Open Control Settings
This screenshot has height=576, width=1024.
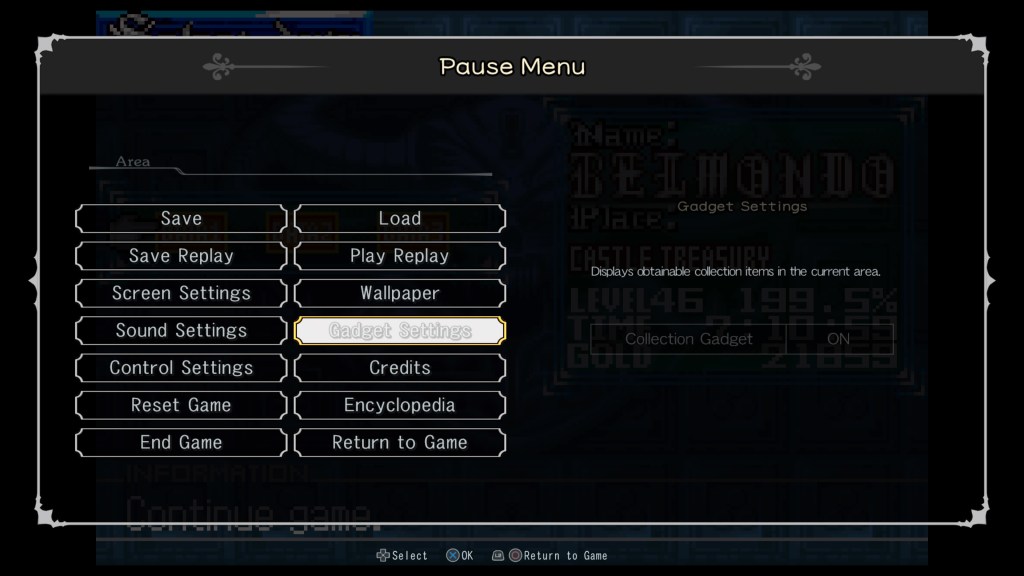181,368
